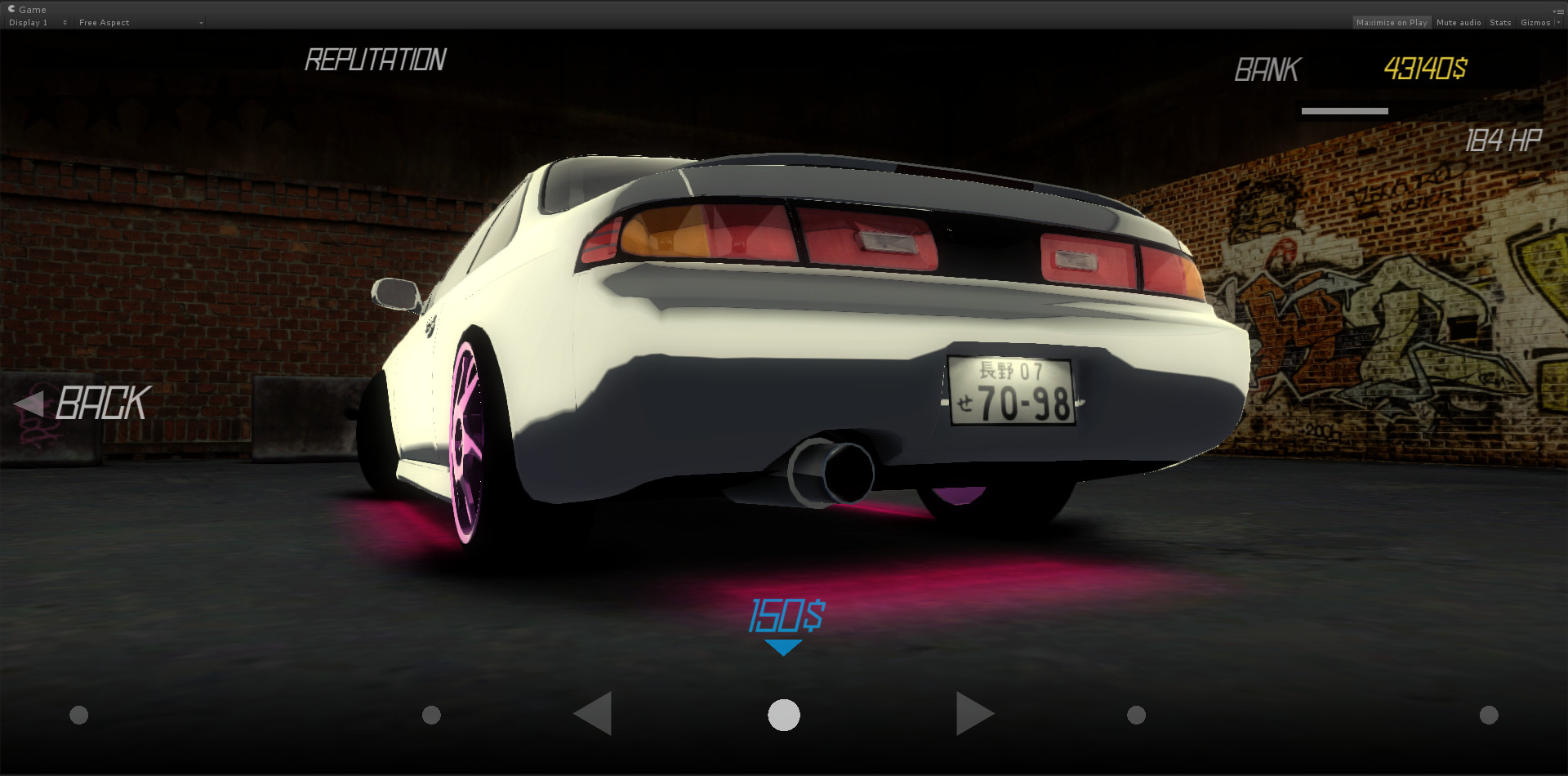
Task: Click the blue down arrow under 150$
Action: pyautogui.click(x=783, y=645)
